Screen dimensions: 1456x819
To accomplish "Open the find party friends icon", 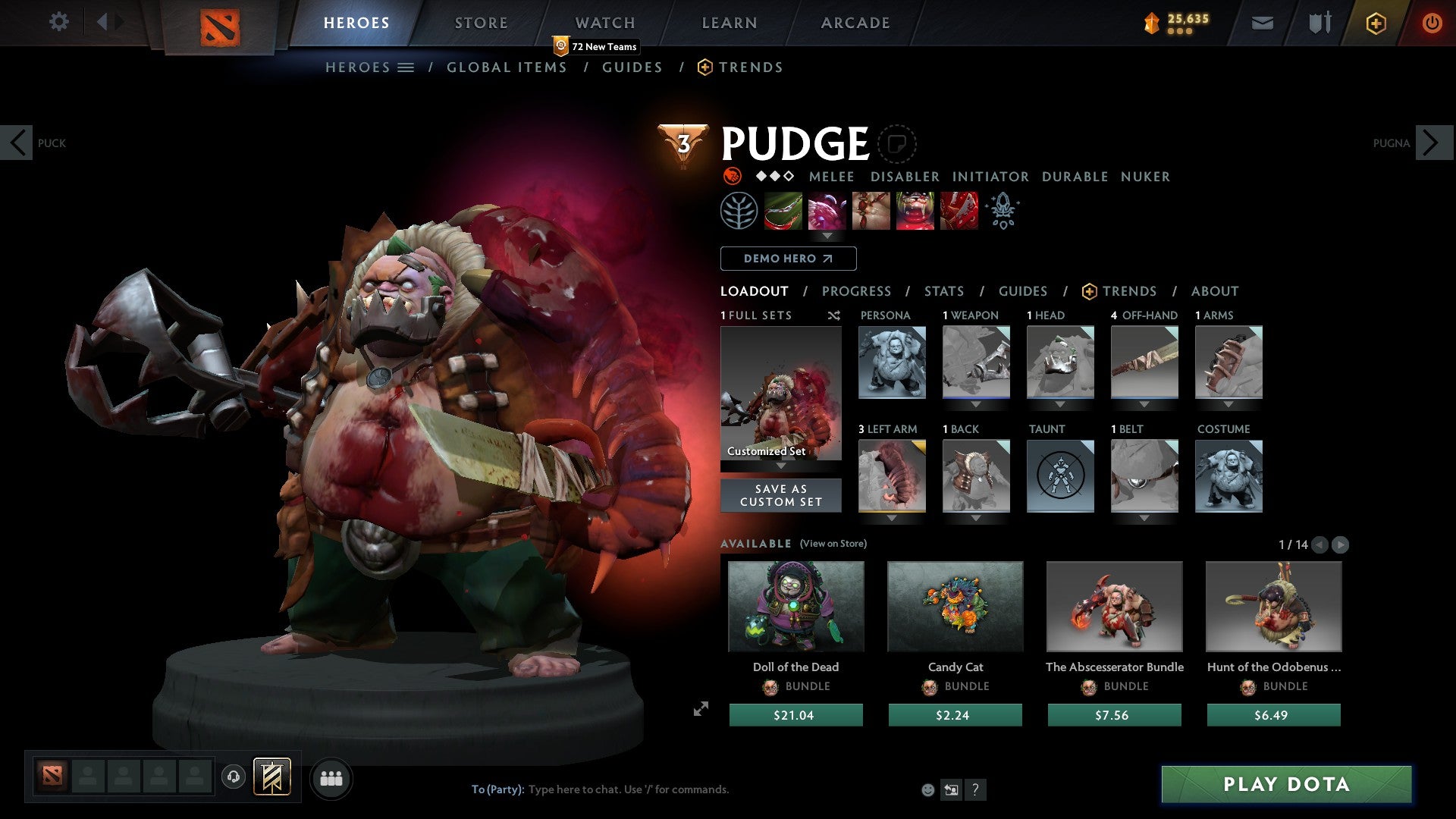I will pyautogui.click(x=331, y=777).
